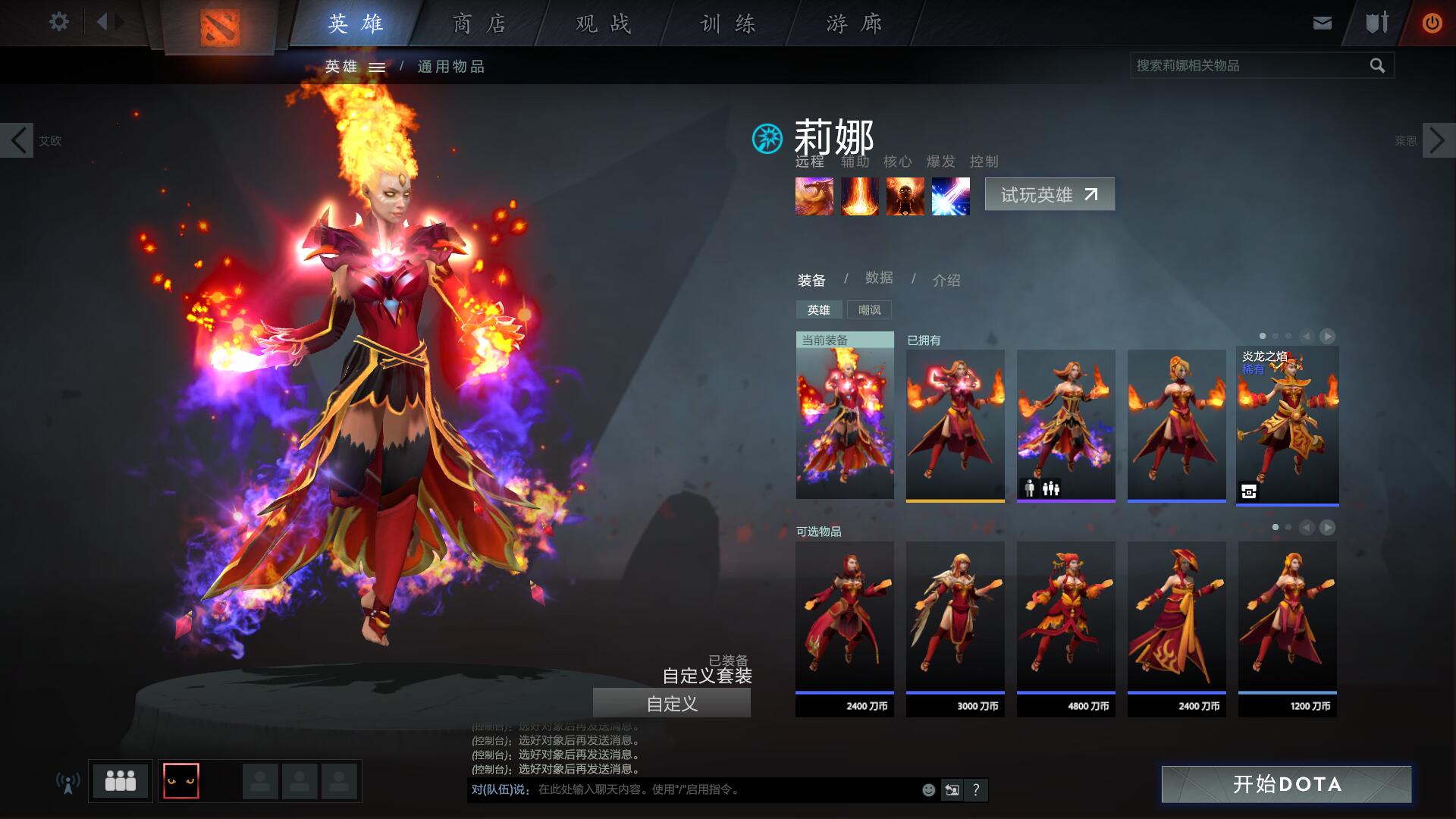
Task: Go to the next hero arrow
Action: [1439, 140]
